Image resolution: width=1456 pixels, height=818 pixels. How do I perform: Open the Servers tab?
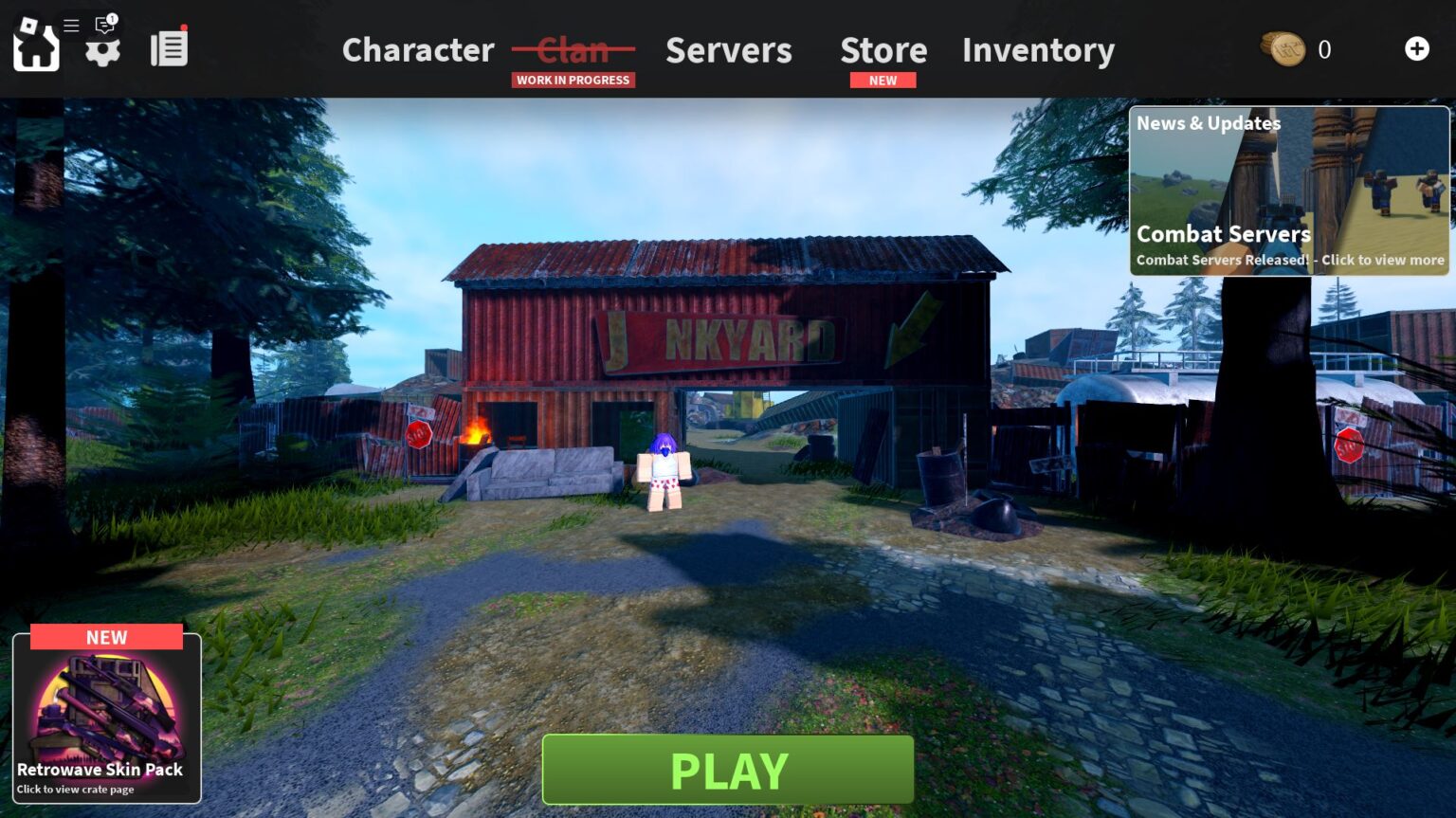click(x=728, y=50)
